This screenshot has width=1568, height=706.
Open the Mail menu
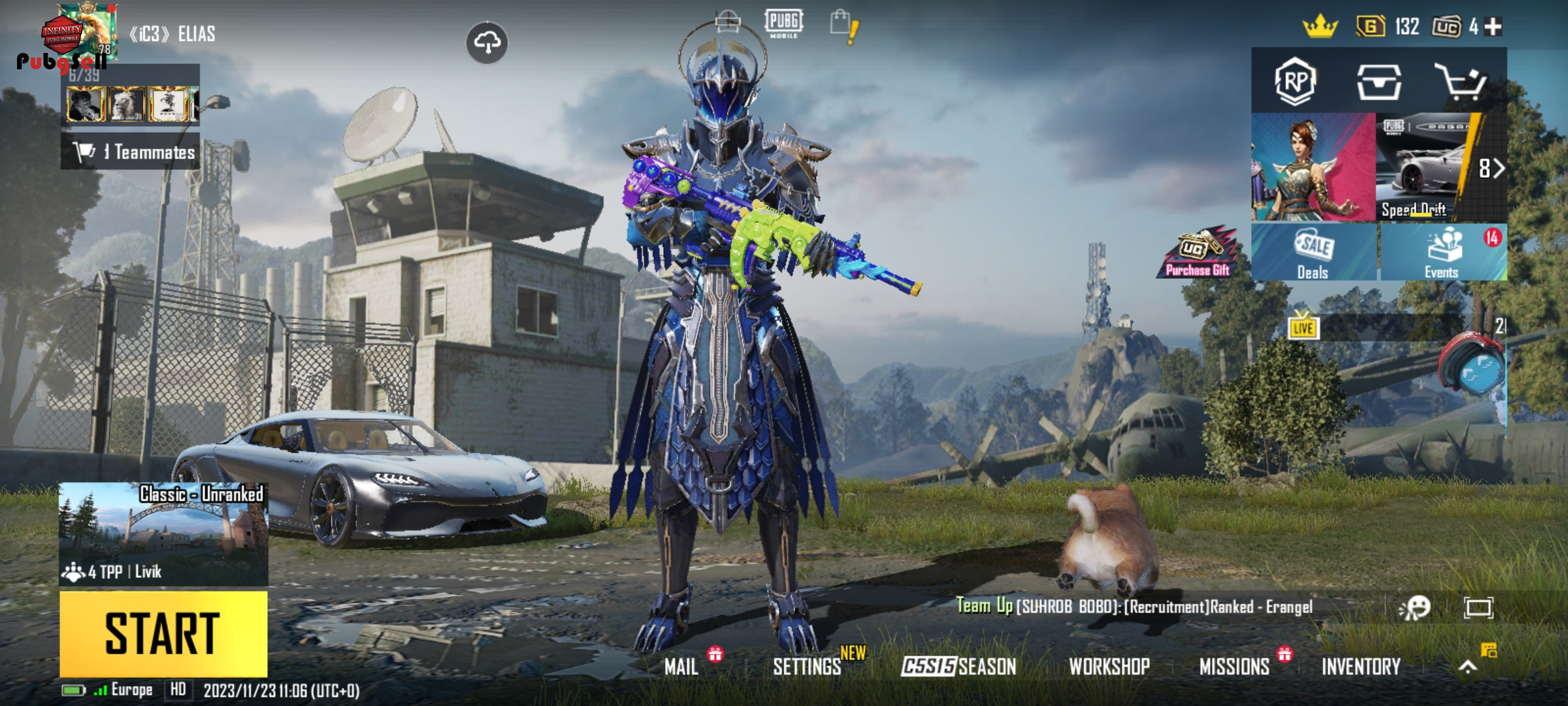coord(681,667)
